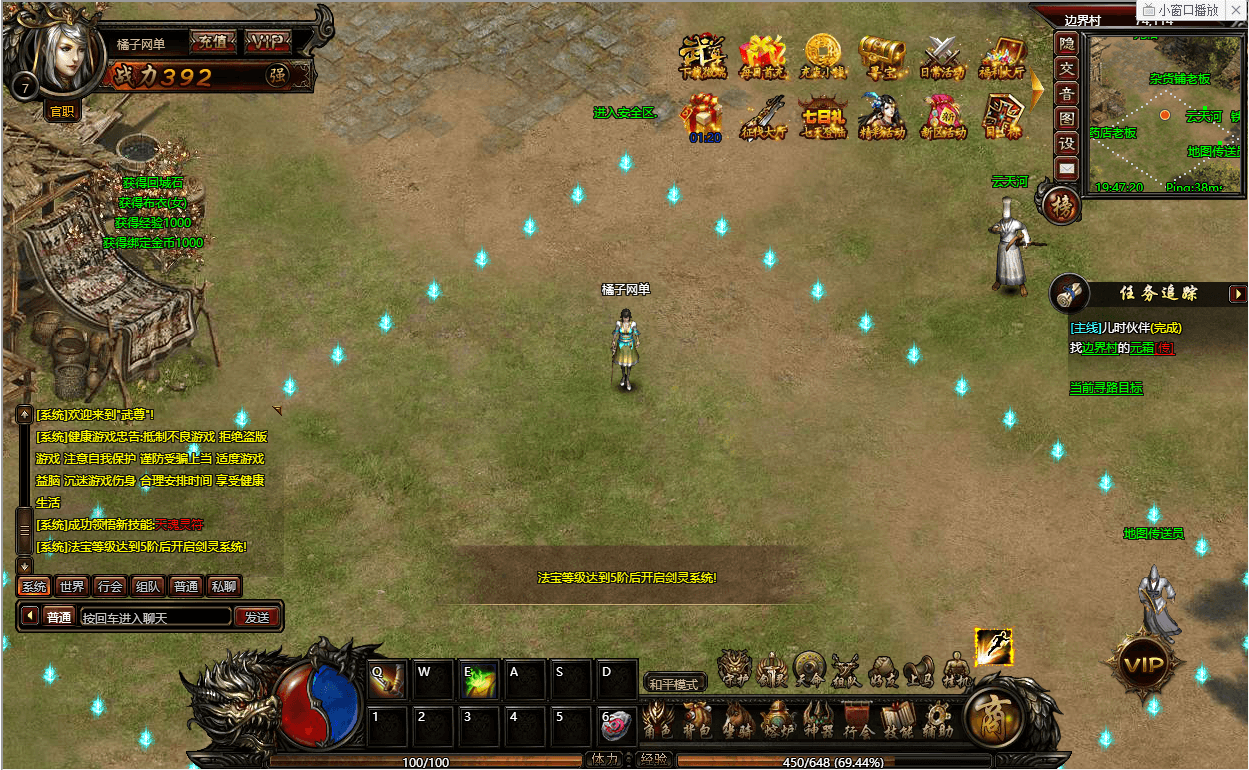Click the 当前寻路目标 pathfinding link

click(x=1105, y=388)
